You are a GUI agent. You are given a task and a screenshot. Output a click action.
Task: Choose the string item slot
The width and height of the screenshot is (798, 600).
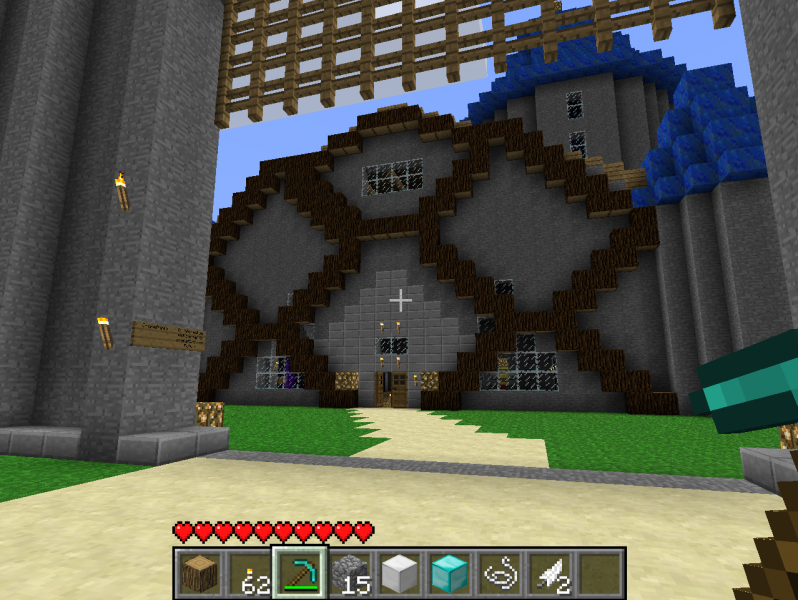point(499,573)
